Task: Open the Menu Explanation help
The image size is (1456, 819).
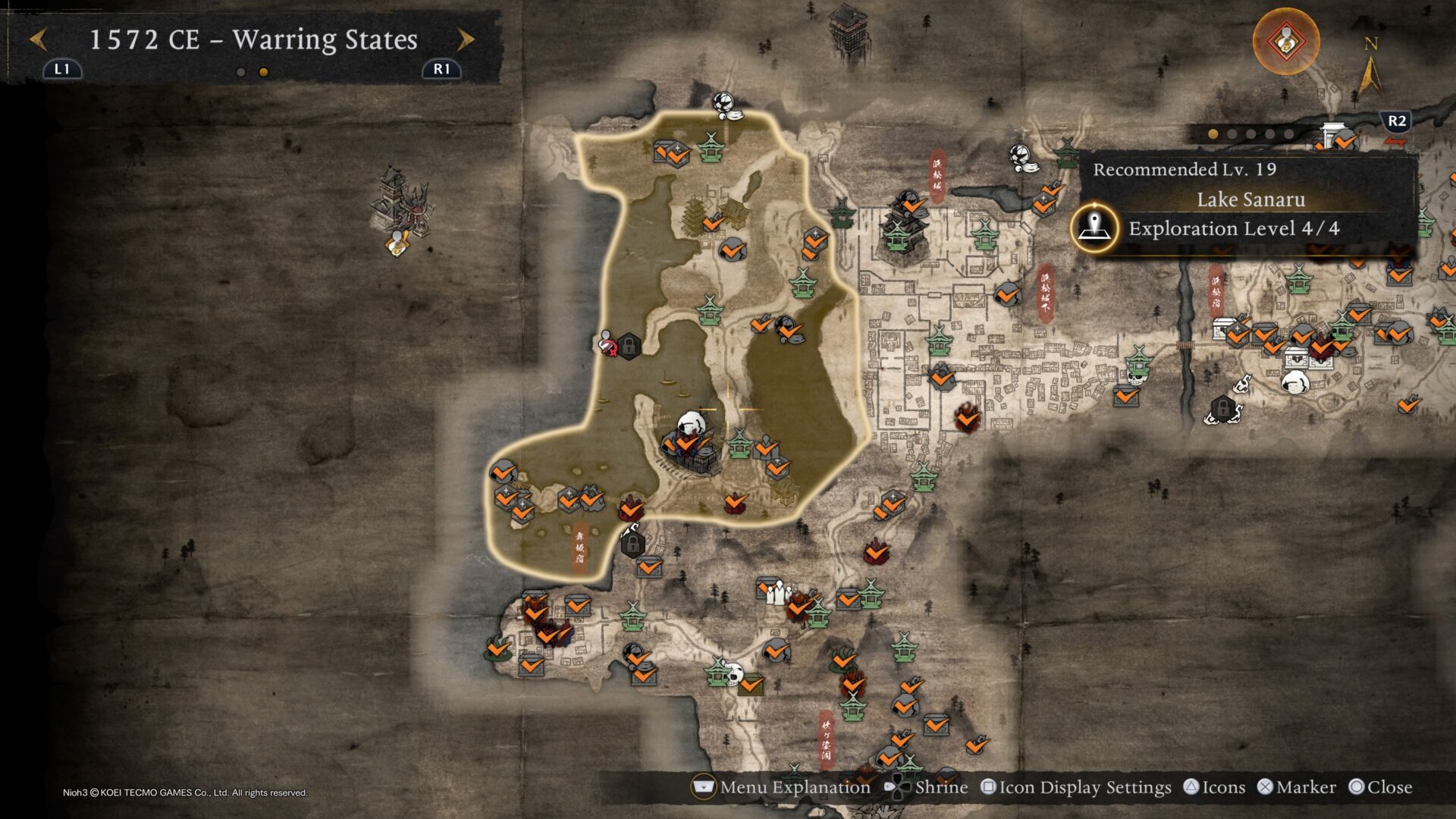Action: (x=782, y=787)
